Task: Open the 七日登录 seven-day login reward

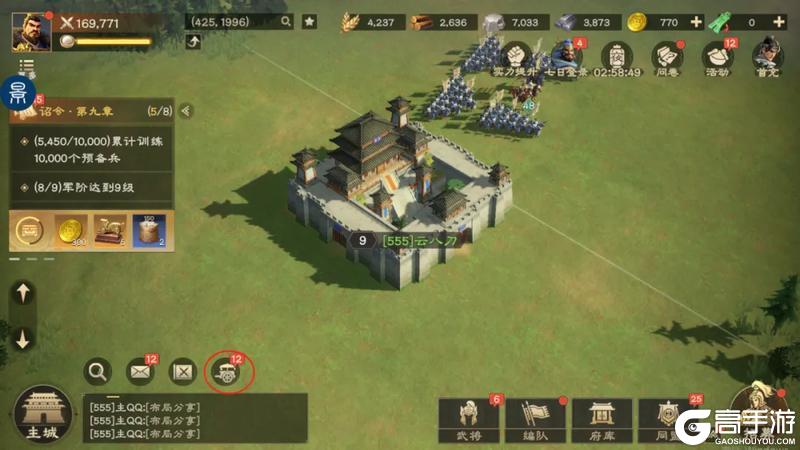Action: (566, 55)
